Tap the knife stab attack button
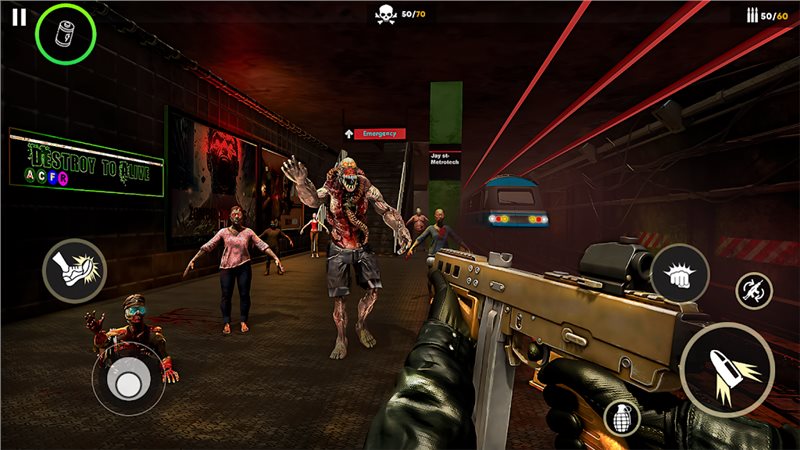This screenshot has height=450, width=800. (x=74, y=271)
